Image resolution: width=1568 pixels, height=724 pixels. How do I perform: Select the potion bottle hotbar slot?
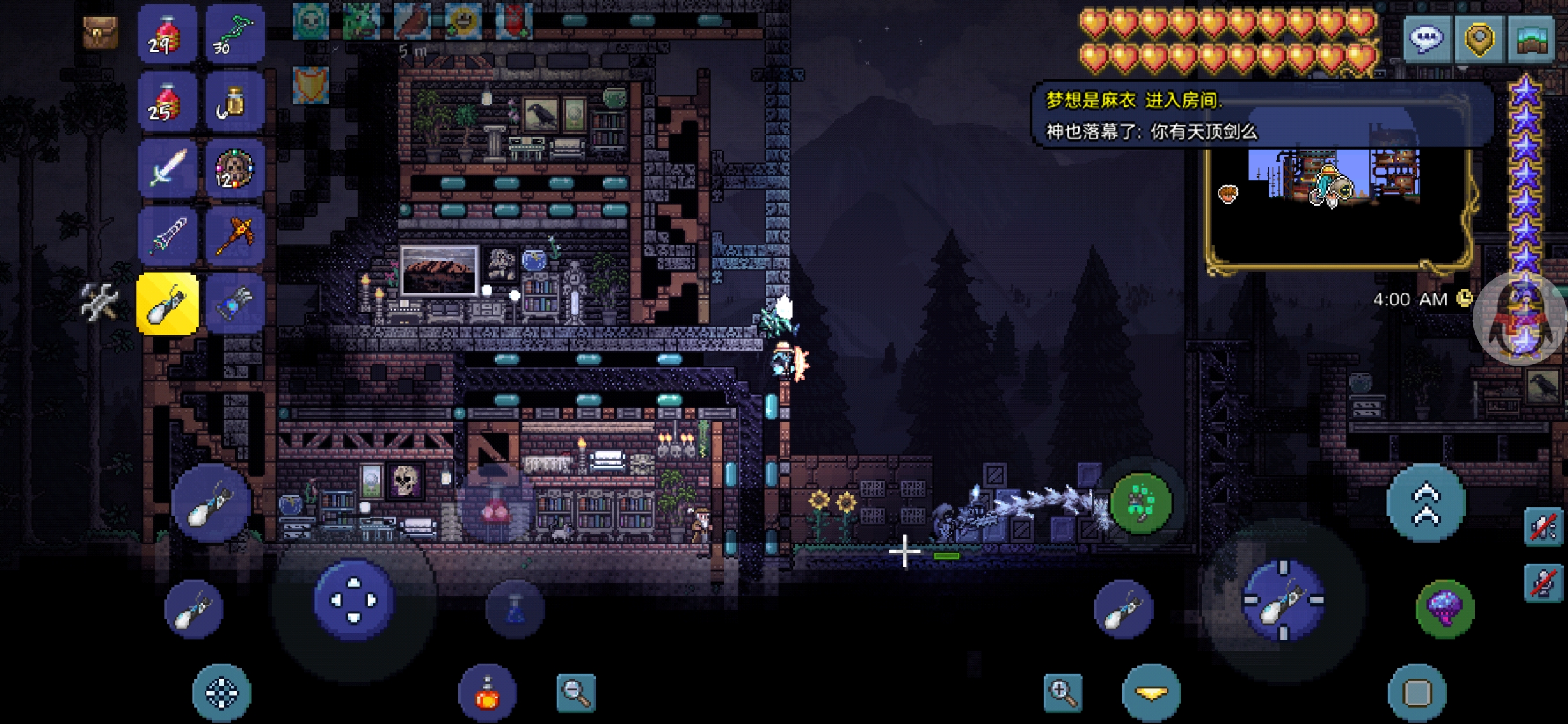point(235,102)
